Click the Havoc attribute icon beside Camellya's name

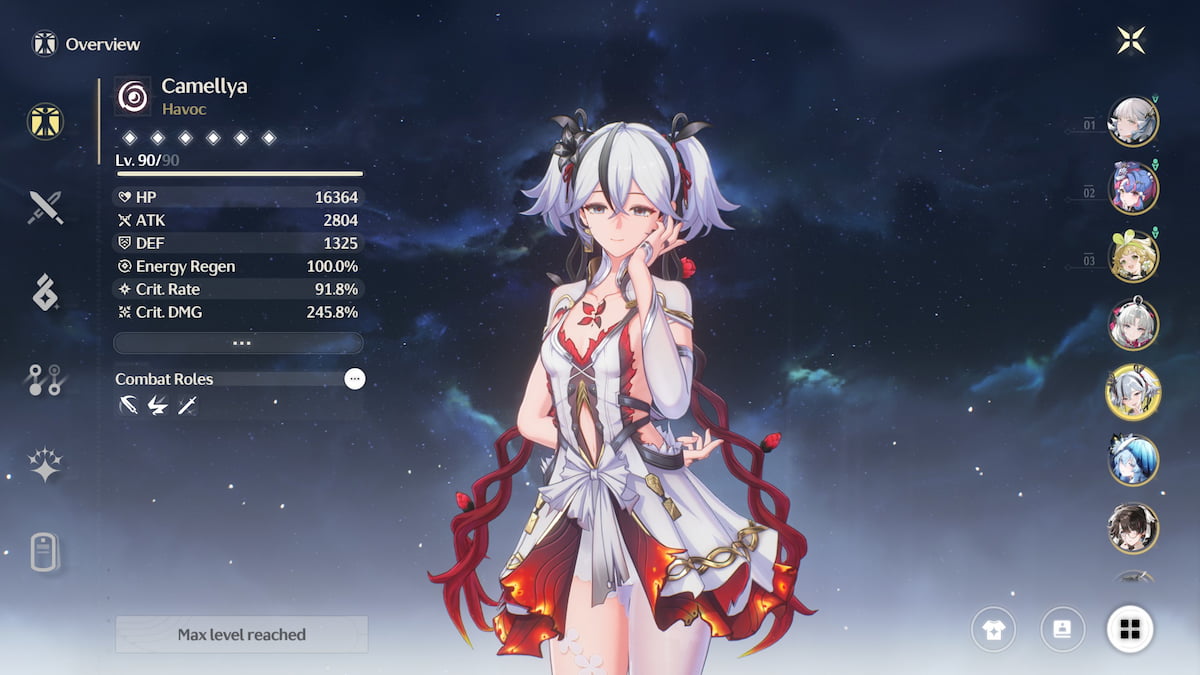133,96
